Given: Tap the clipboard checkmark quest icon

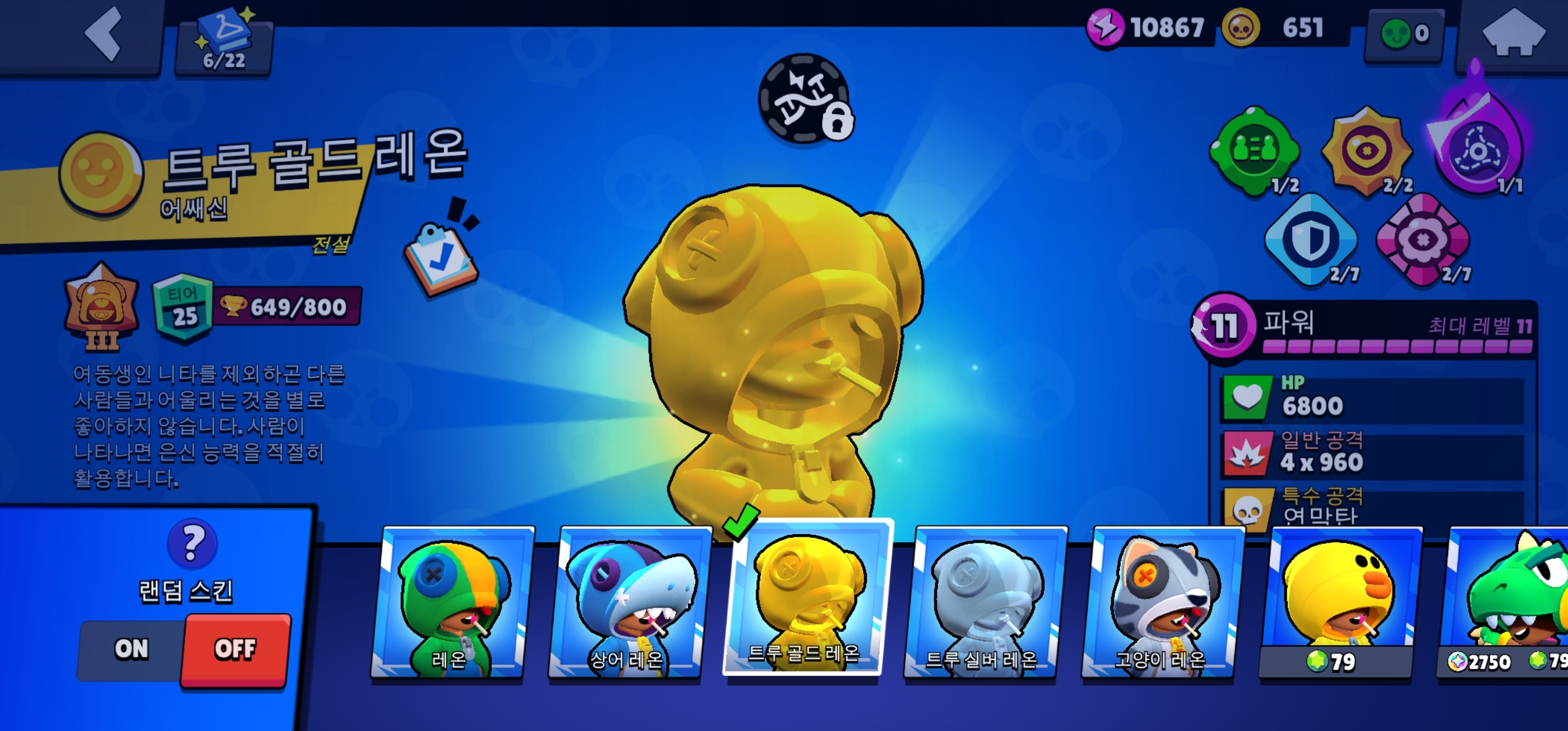Looking at the screenshot, I should [441, 257].
